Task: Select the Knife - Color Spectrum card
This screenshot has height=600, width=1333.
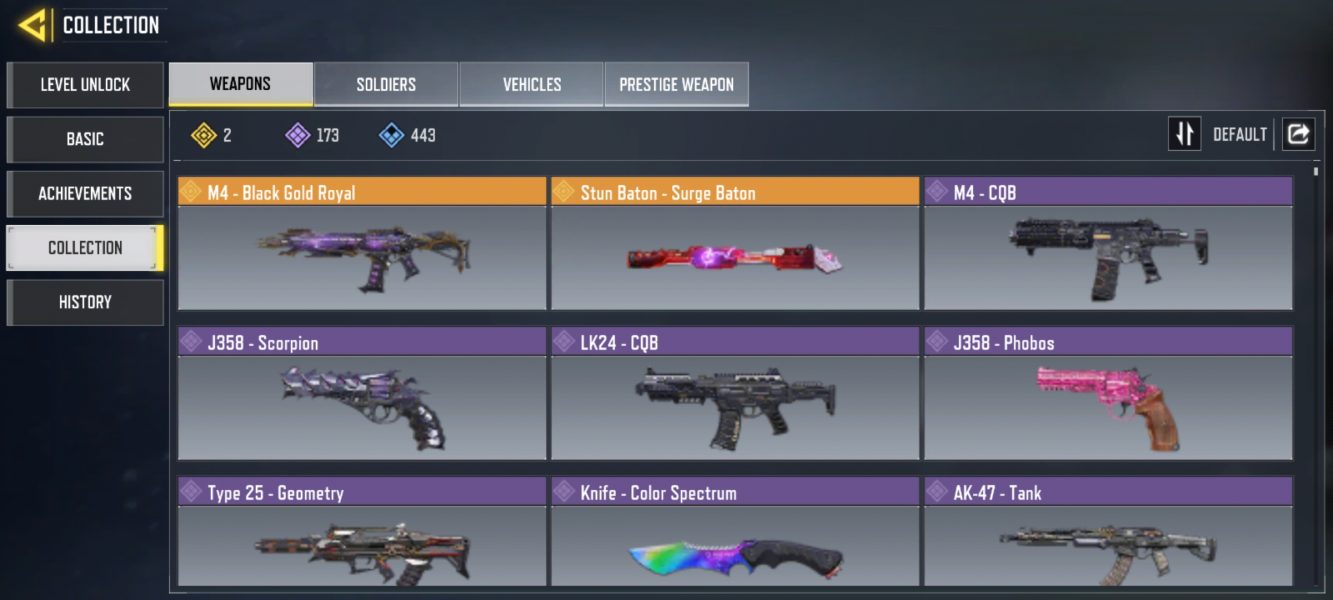Action: 735,544
